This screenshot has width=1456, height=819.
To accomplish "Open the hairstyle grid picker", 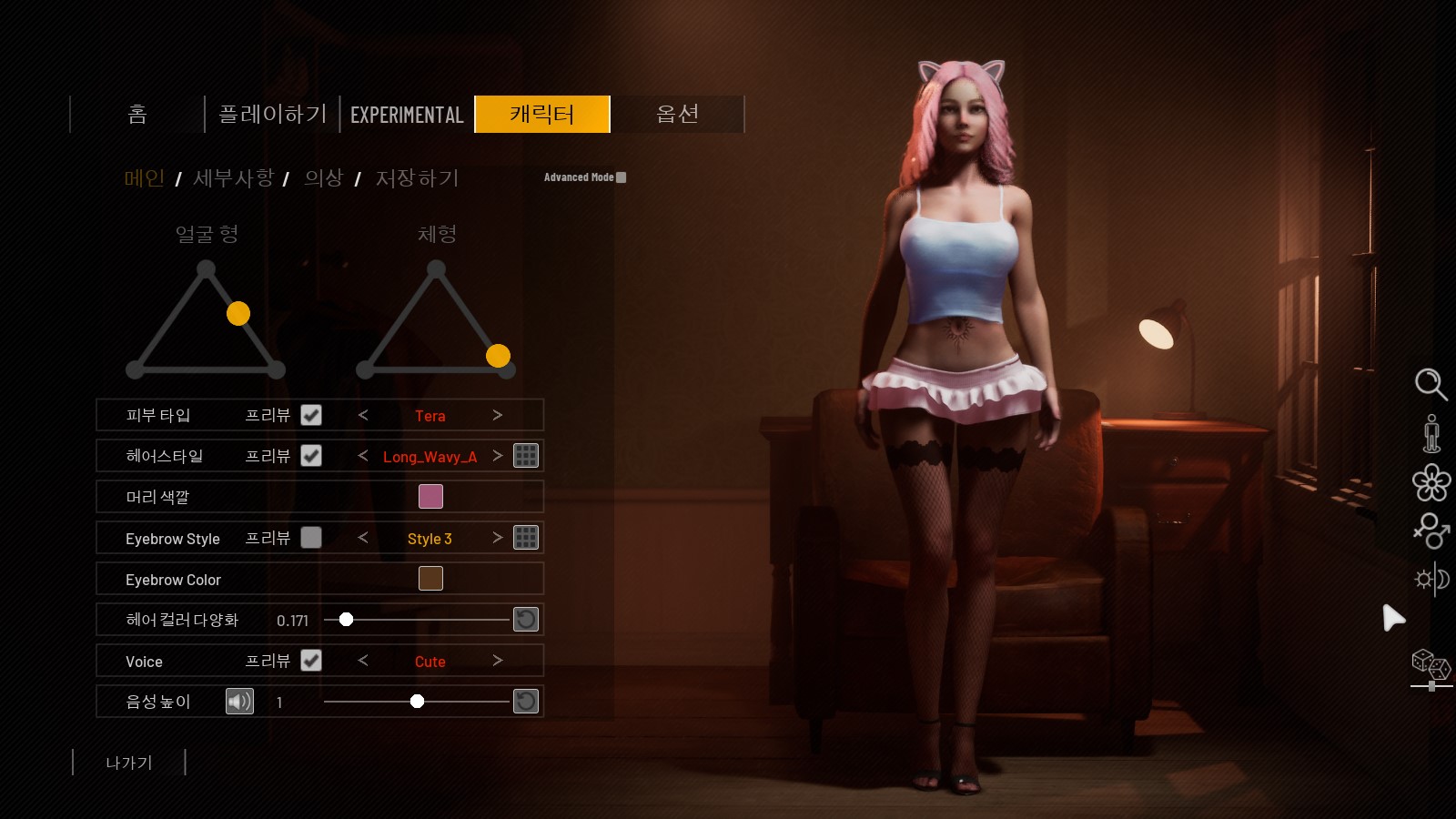I will (x=526, y=456).
